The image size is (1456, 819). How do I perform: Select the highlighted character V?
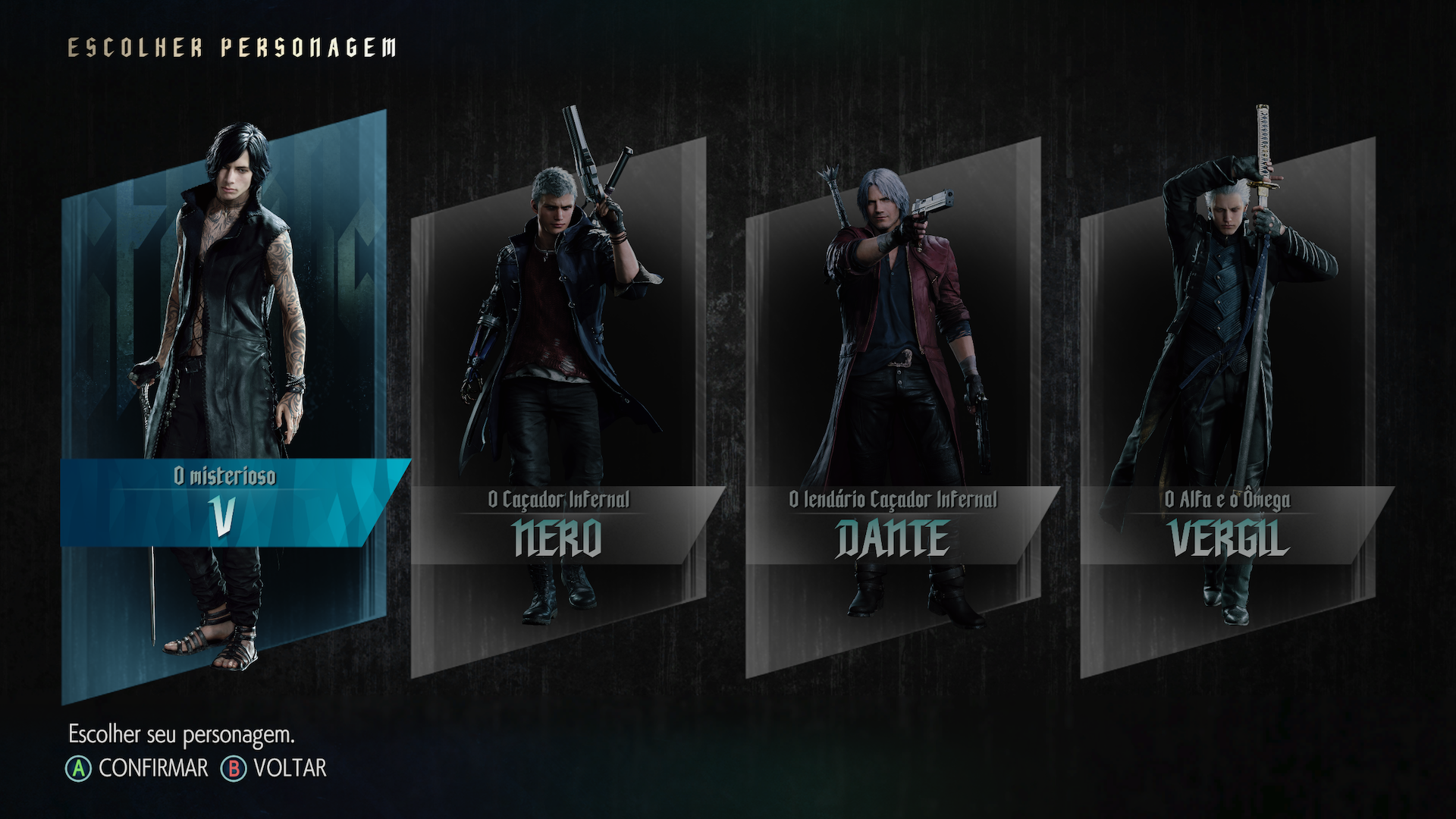224,409
